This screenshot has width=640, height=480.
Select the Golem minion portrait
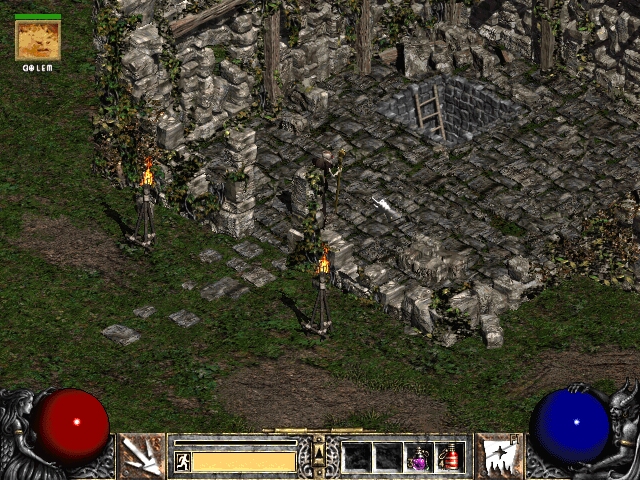click(38, 40)
